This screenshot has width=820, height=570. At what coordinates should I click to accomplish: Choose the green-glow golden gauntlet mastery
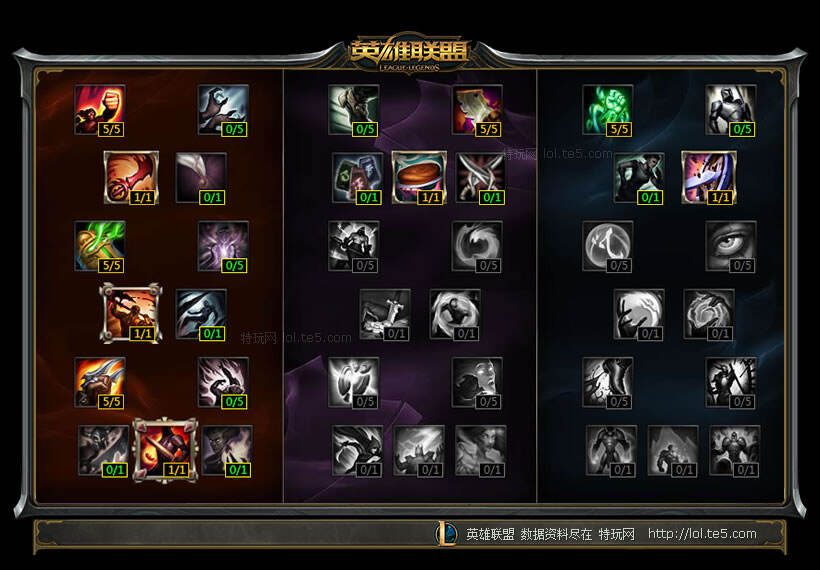[x=99, y=246]
